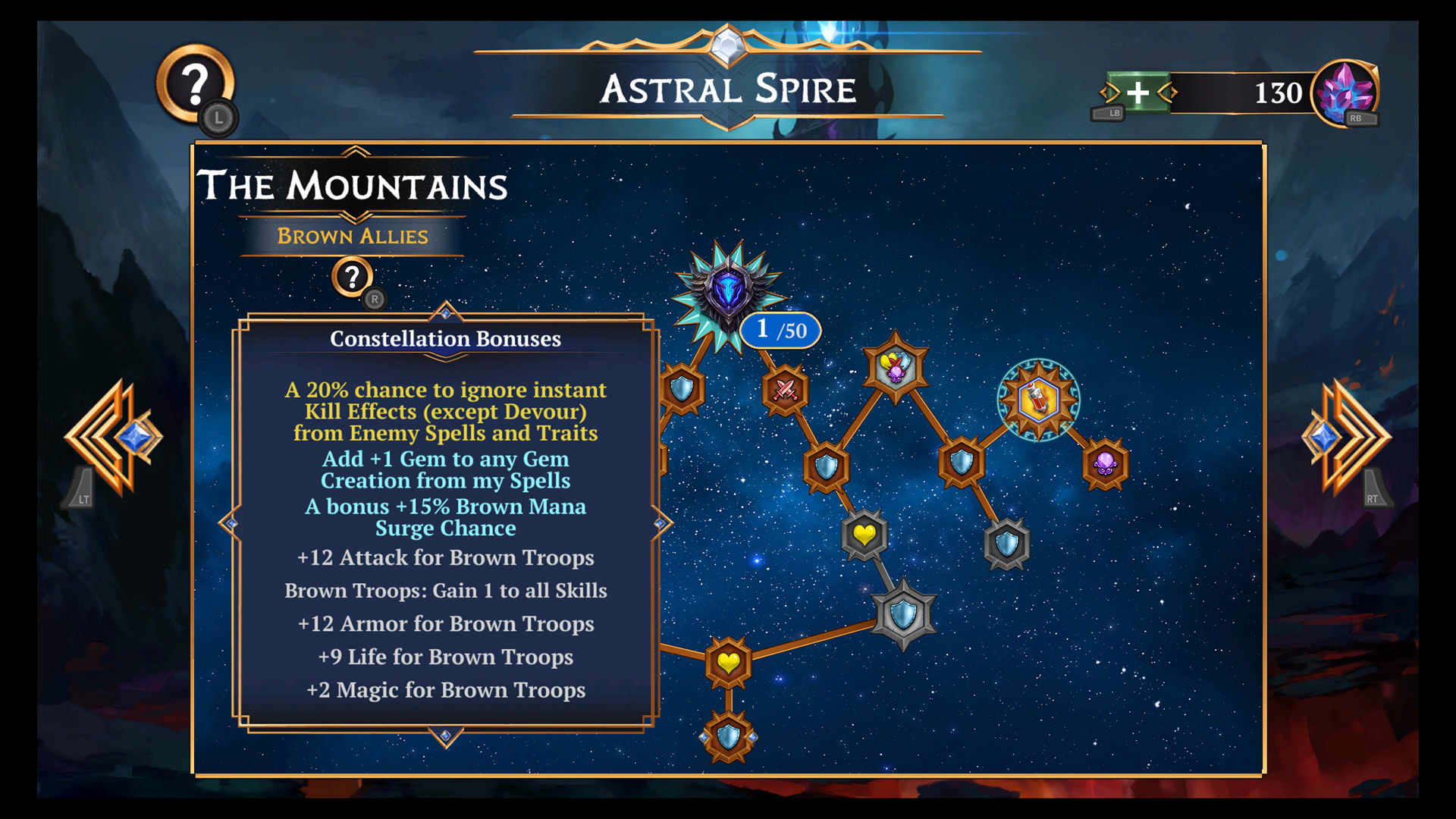Add more star shards with the green plus
1456x819 pixels.
click(1137, 93)
